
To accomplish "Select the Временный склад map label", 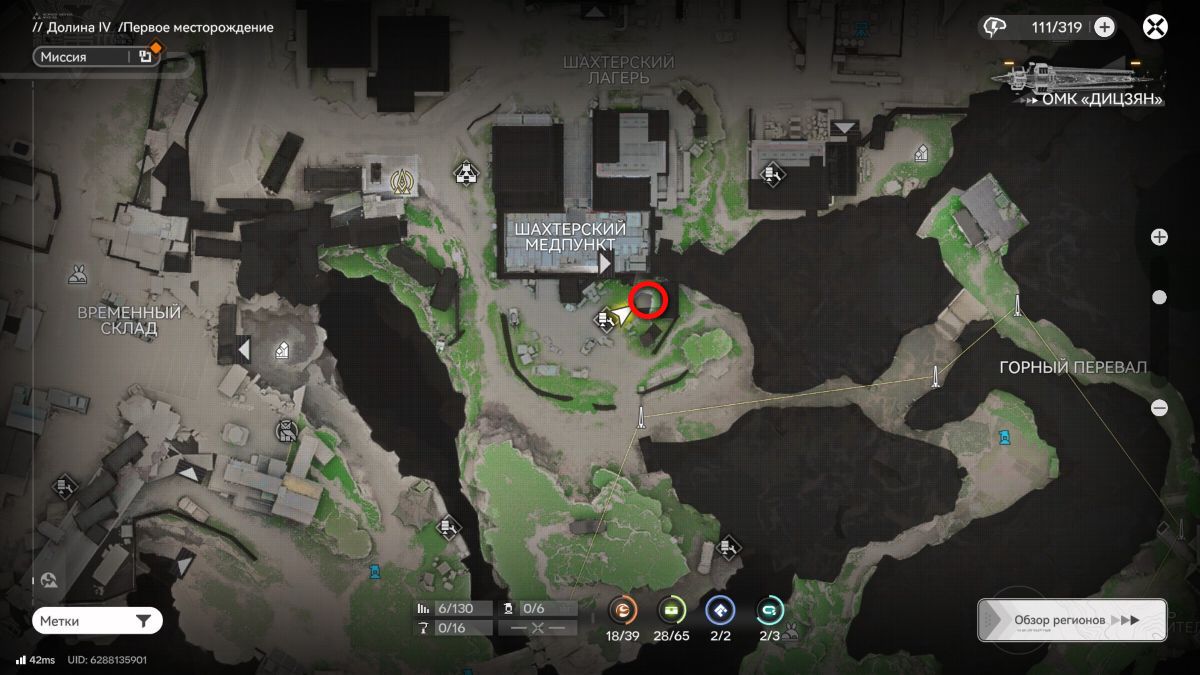I will (129, 320).
